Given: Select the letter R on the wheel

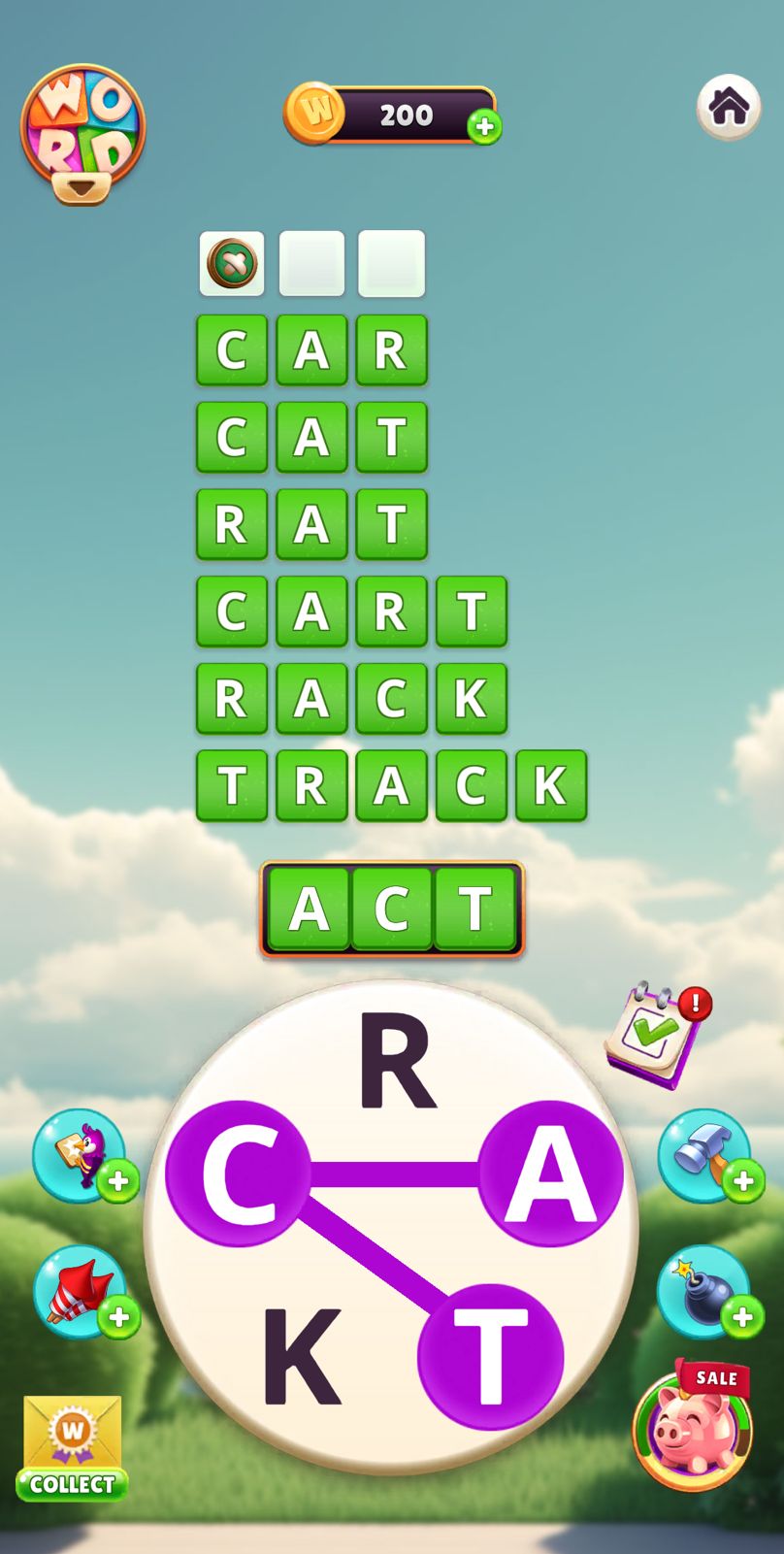Looking at the screenshot, I should 397,1061.
